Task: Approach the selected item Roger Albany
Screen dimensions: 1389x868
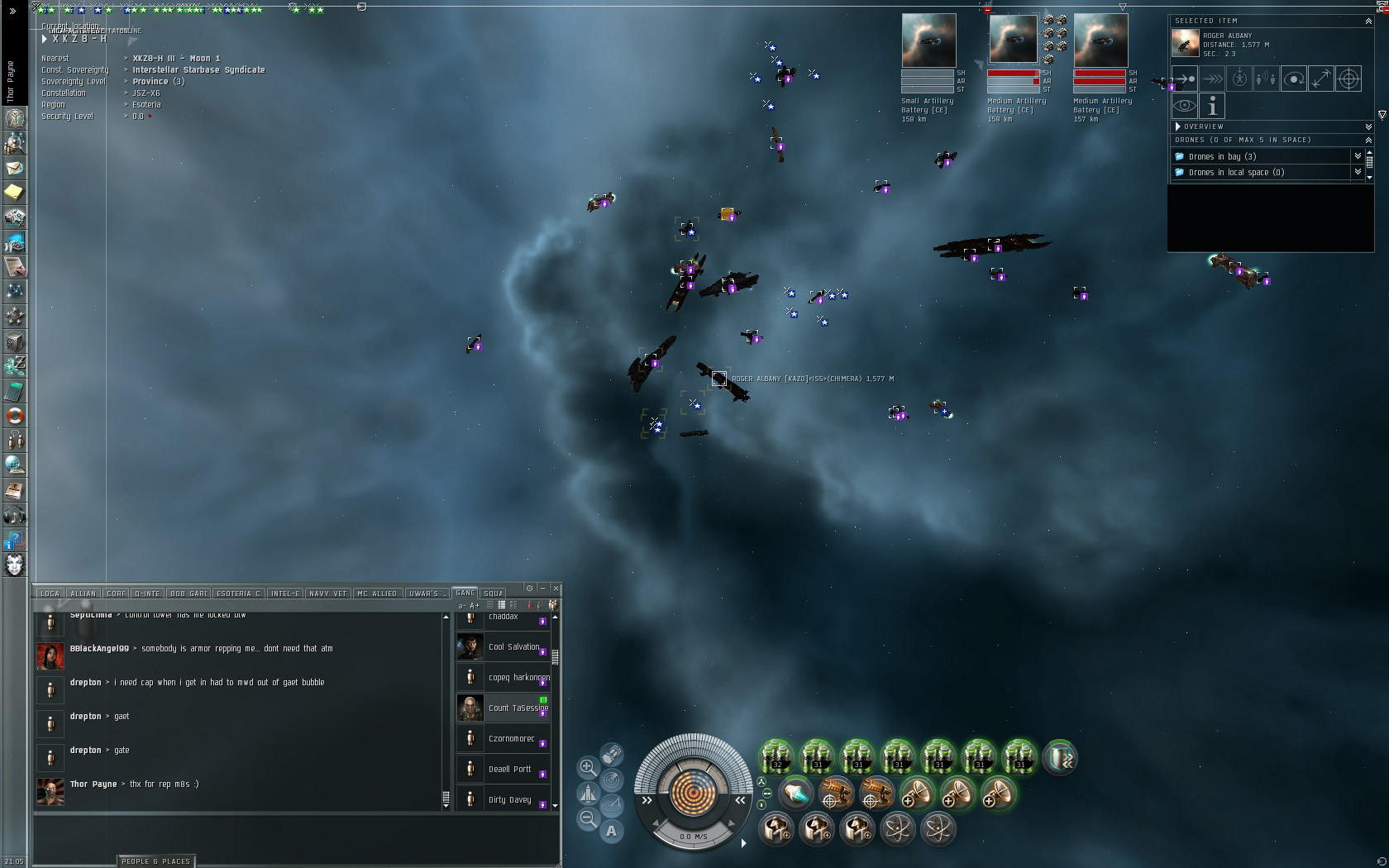Action: pyautogui.click(x=1185, y=79)
